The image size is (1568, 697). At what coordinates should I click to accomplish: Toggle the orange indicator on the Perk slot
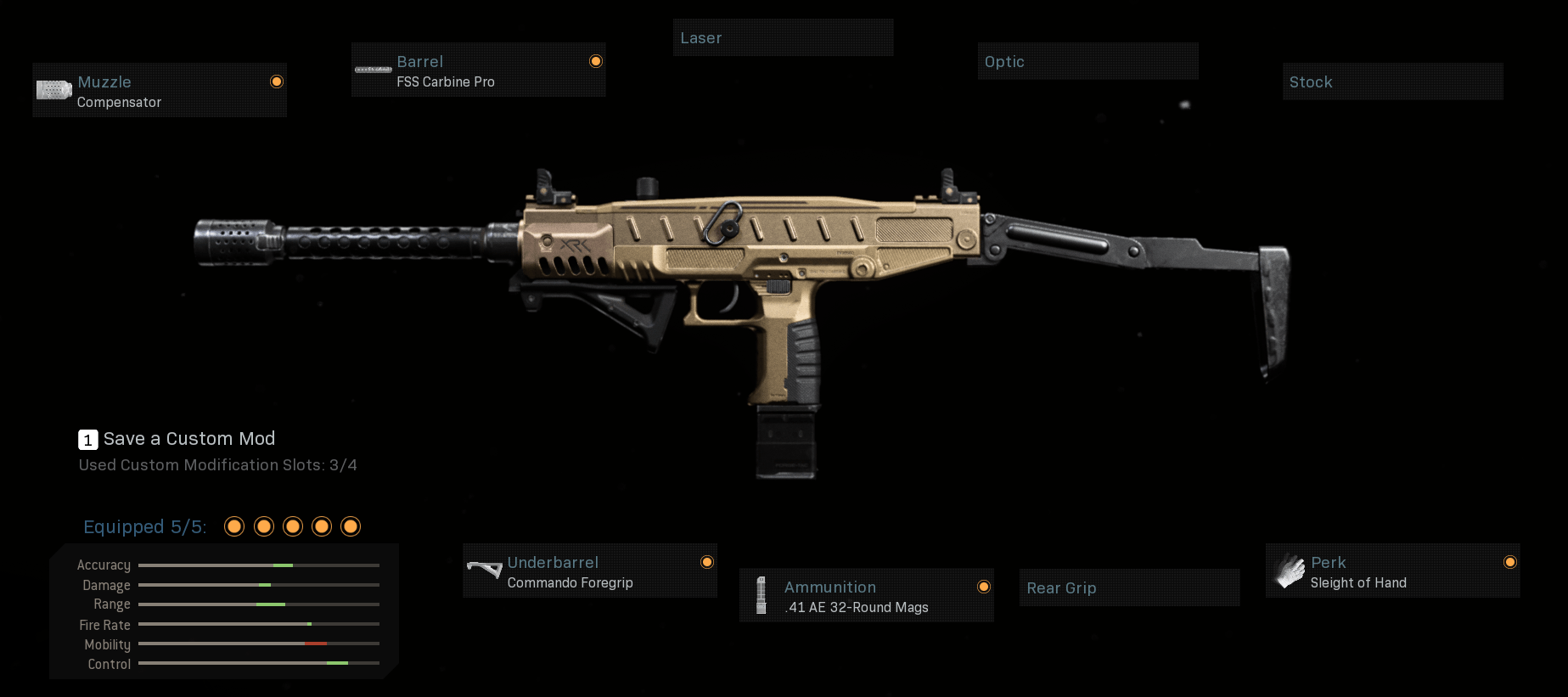click(x=1510, y=562)
